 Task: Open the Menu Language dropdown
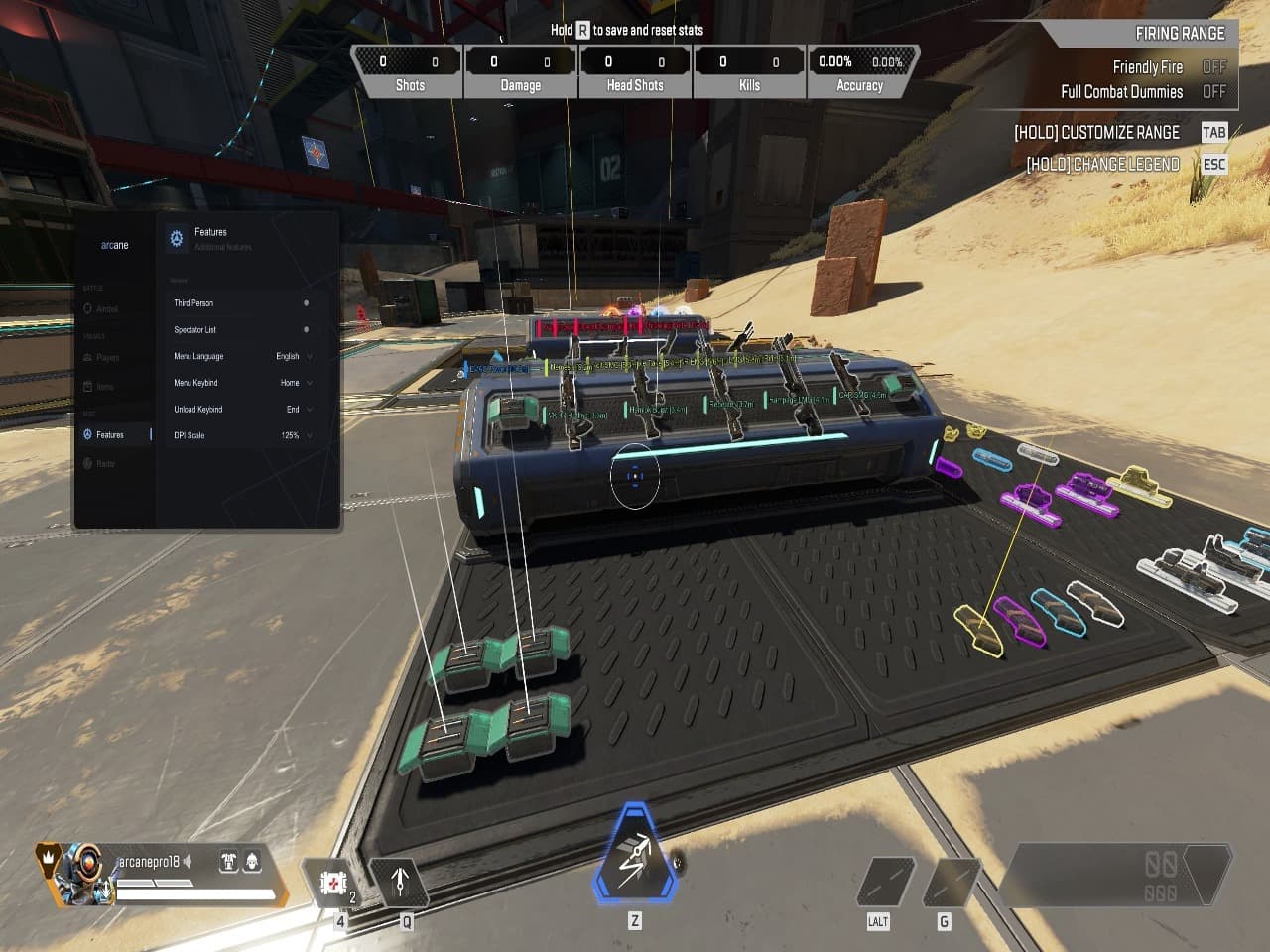tap(295, 356)
